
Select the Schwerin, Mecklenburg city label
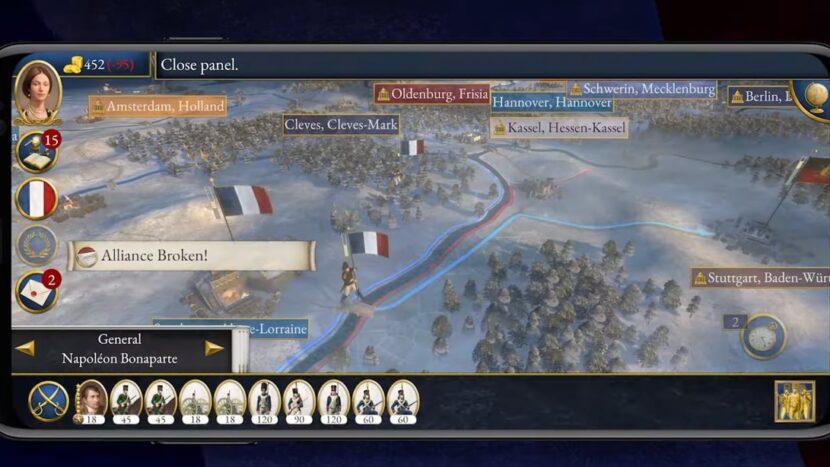point(642,89)
